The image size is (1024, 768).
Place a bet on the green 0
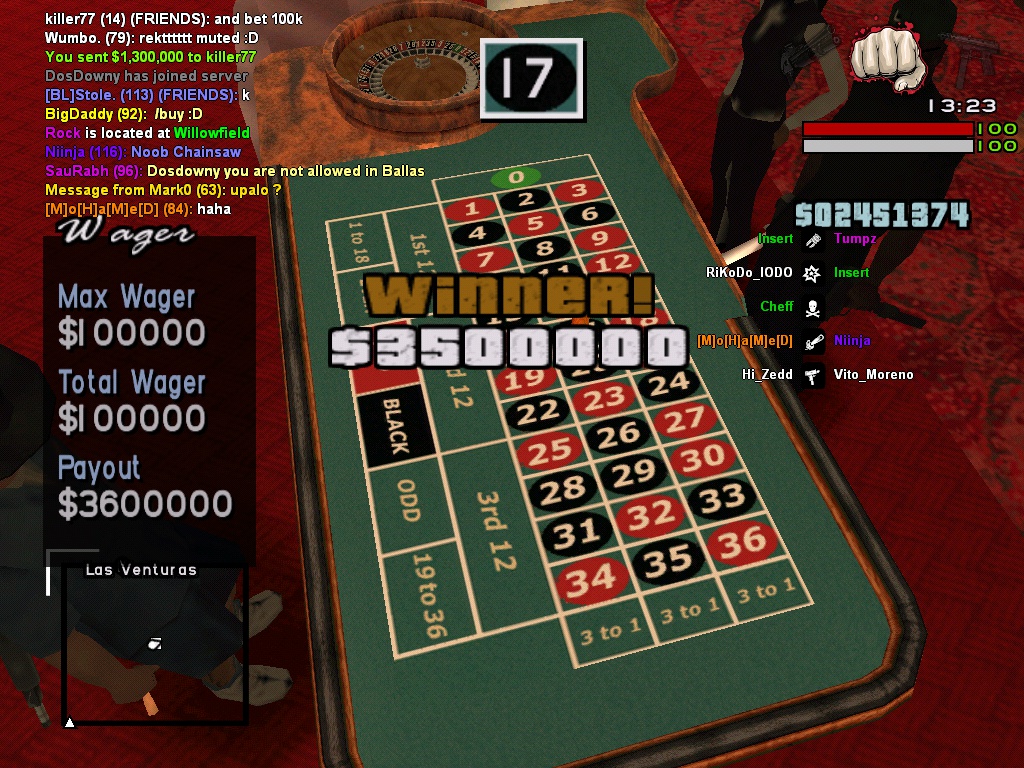(x=516, y=178)
